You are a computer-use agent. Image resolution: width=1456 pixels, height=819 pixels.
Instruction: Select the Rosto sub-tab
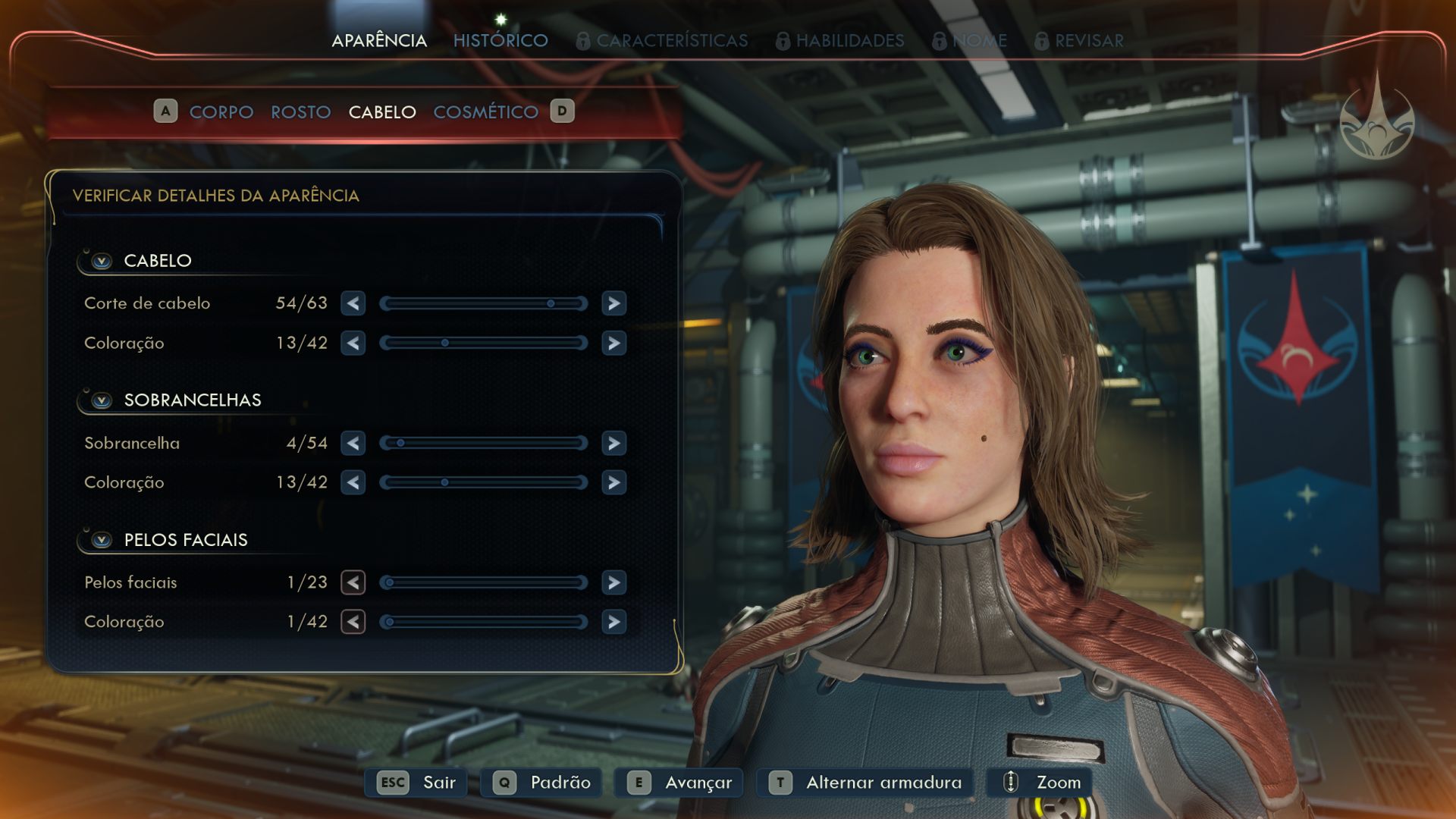tap(300, 112)
